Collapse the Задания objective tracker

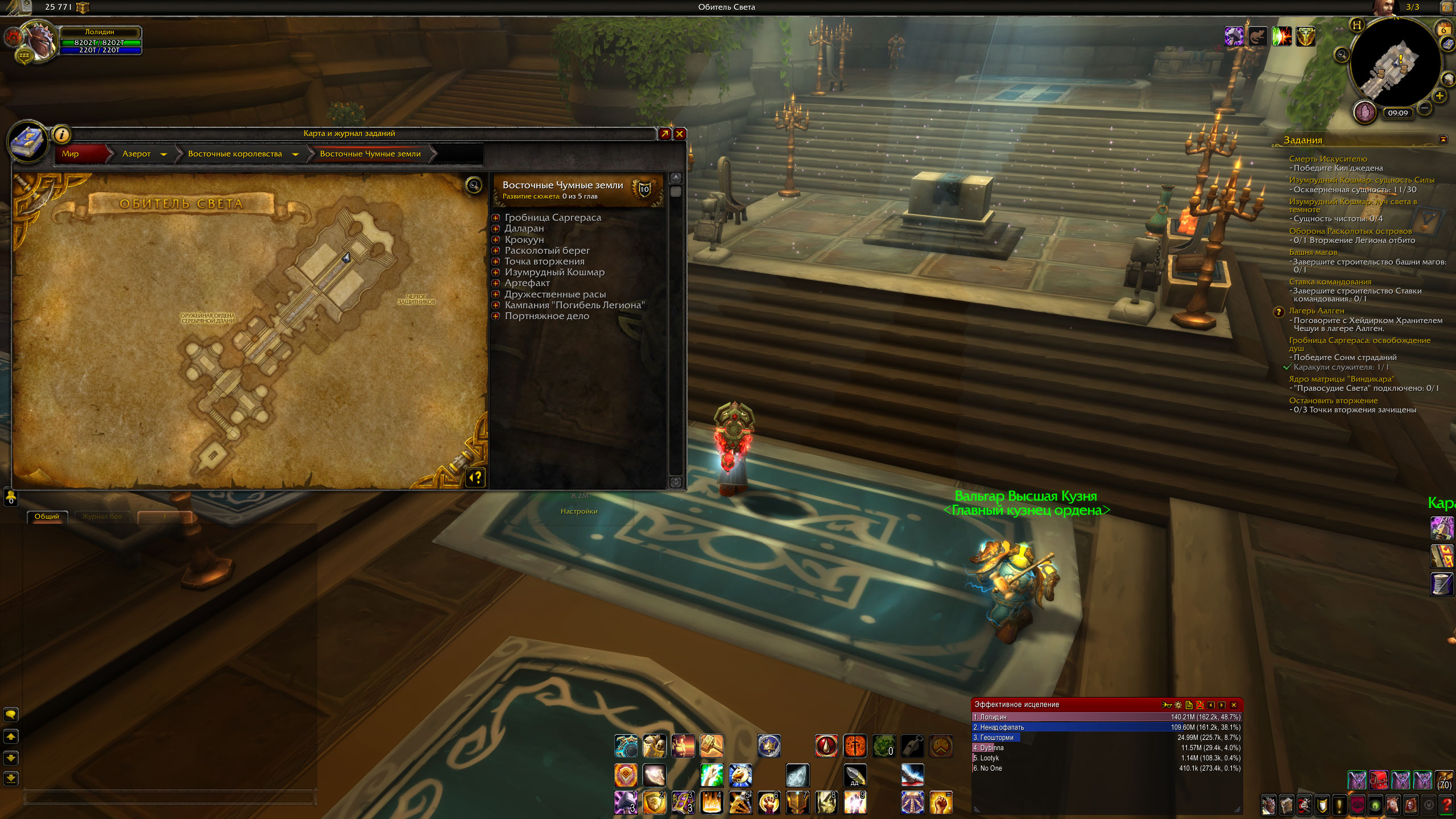(1443, 140)
